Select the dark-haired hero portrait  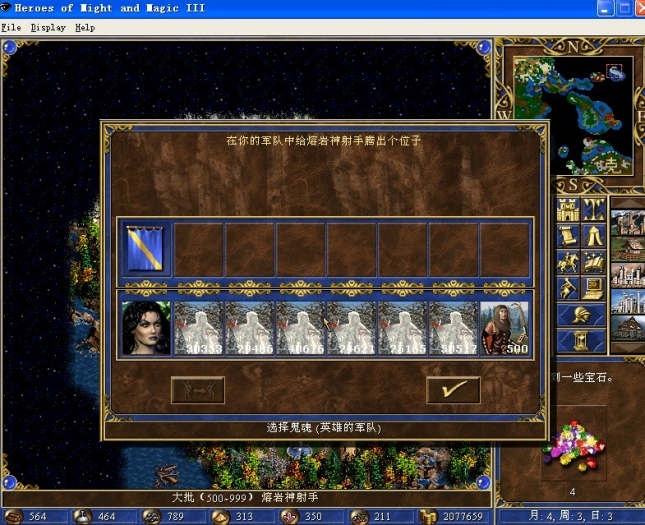[146, 328]
